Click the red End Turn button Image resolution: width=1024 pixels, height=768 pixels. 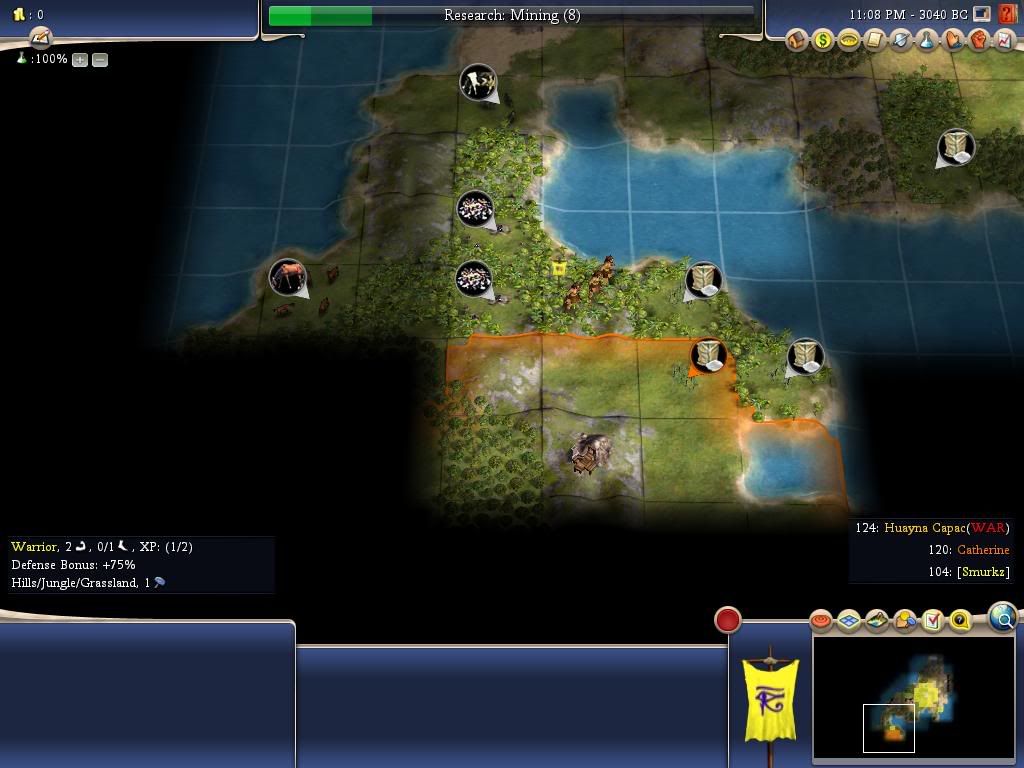pyautogui.click(x=728, y=620)
